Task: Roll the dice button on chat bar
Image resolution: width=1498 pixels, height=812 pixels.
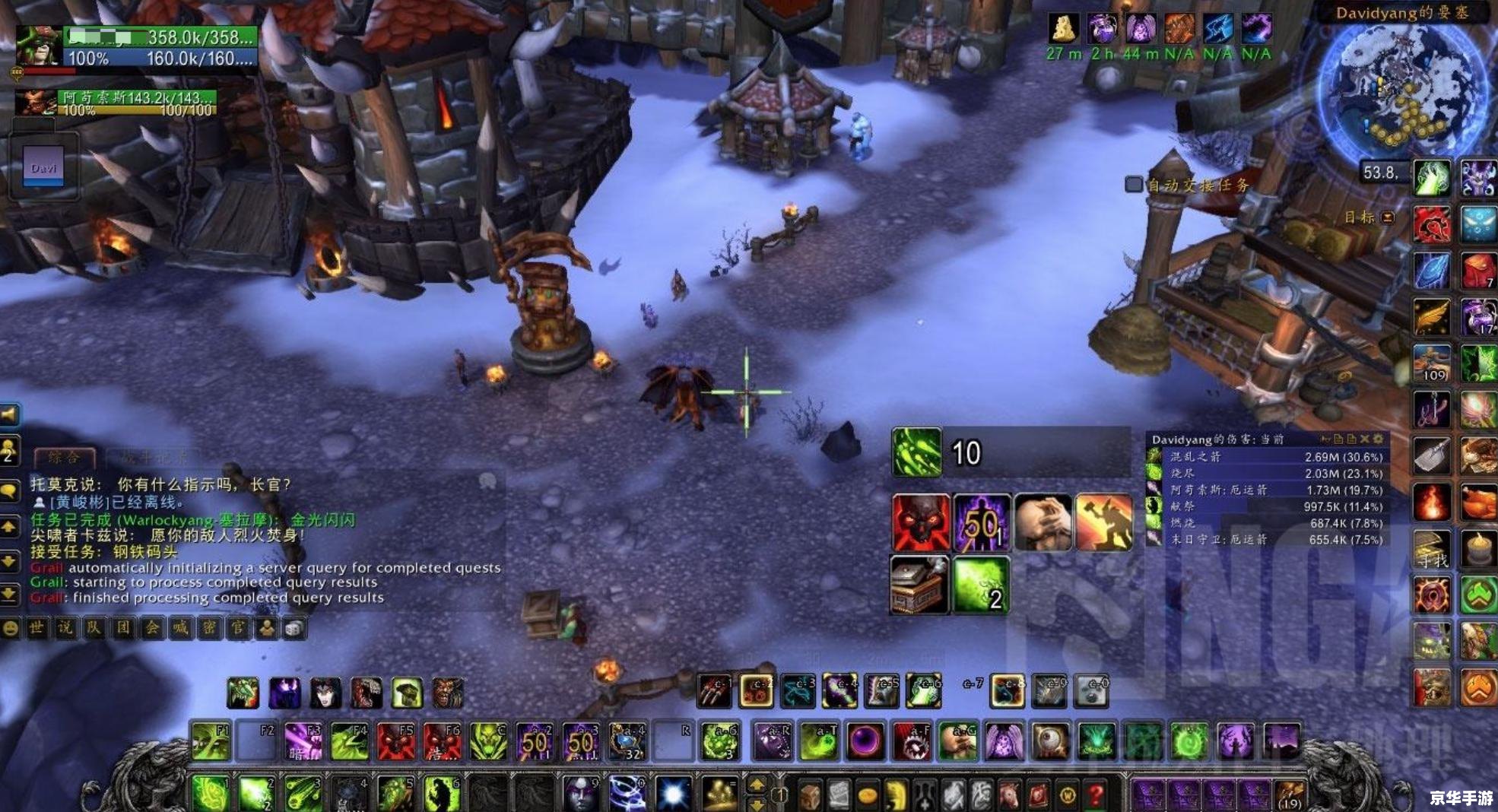Action: click(295, 628)
